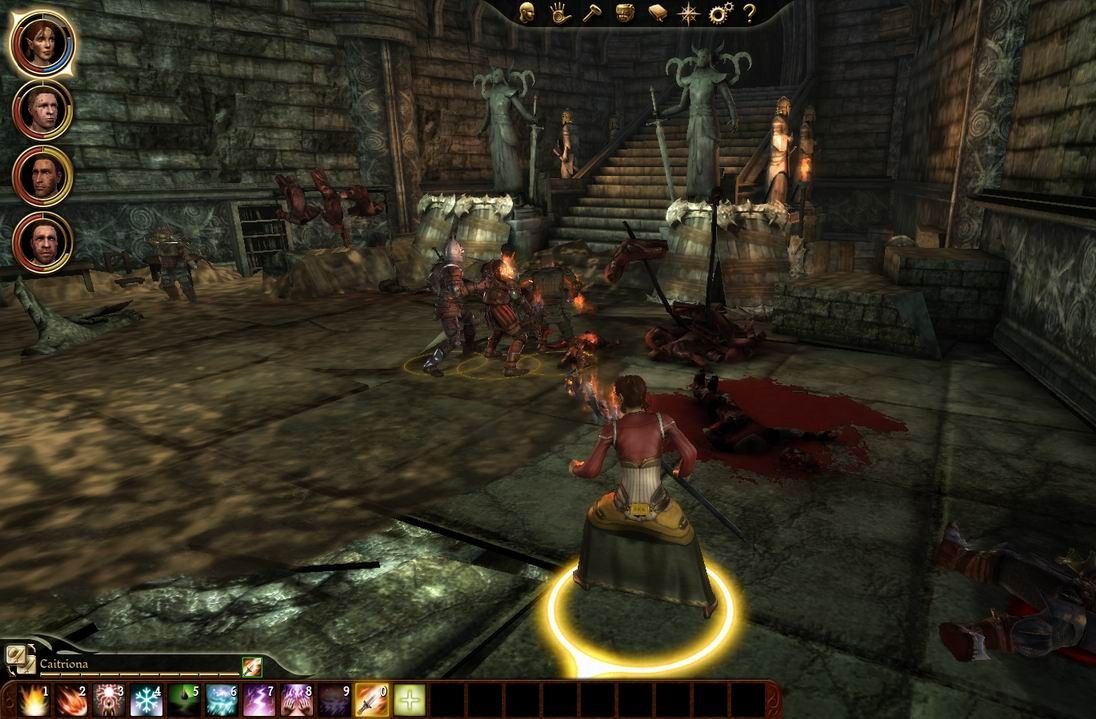Activate the flaming sword ability in slot 0
The height and width of the screenshot is (719, 1096).
(372, 700)
